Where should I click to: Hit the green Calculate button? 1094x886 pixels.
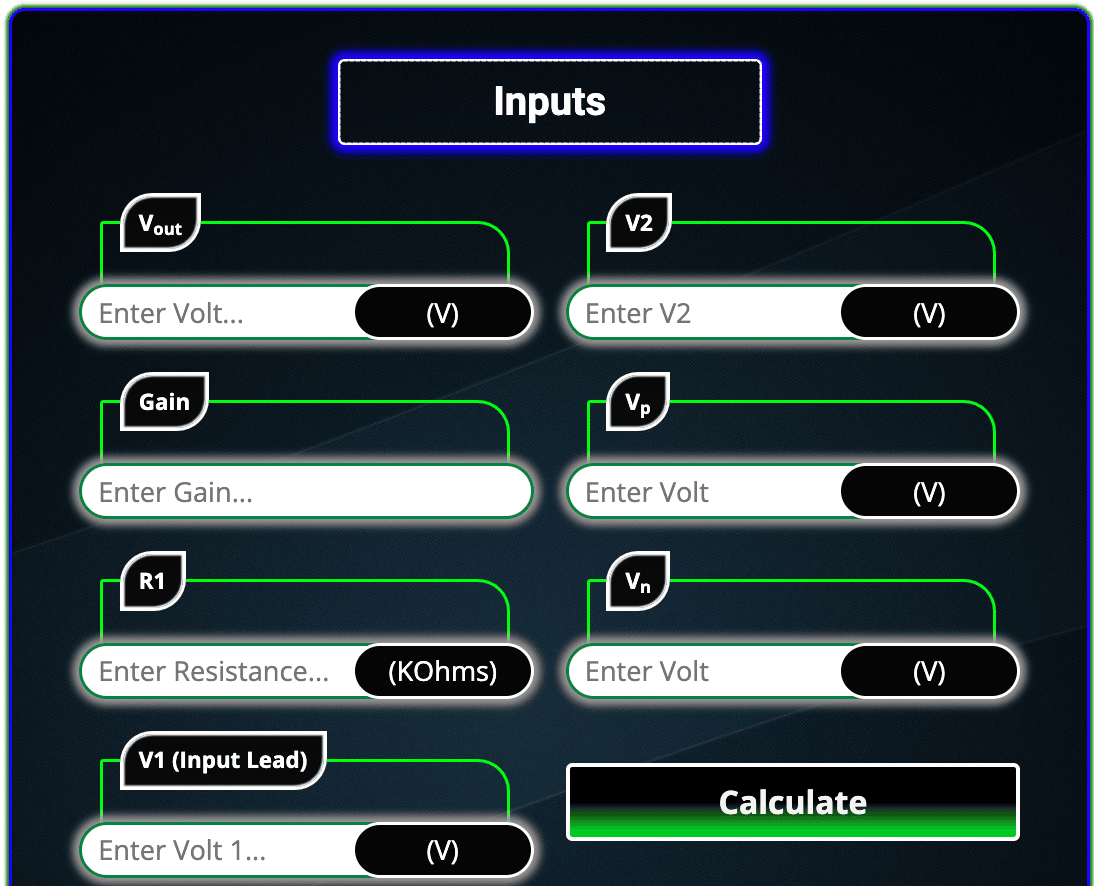coord(792,802)
